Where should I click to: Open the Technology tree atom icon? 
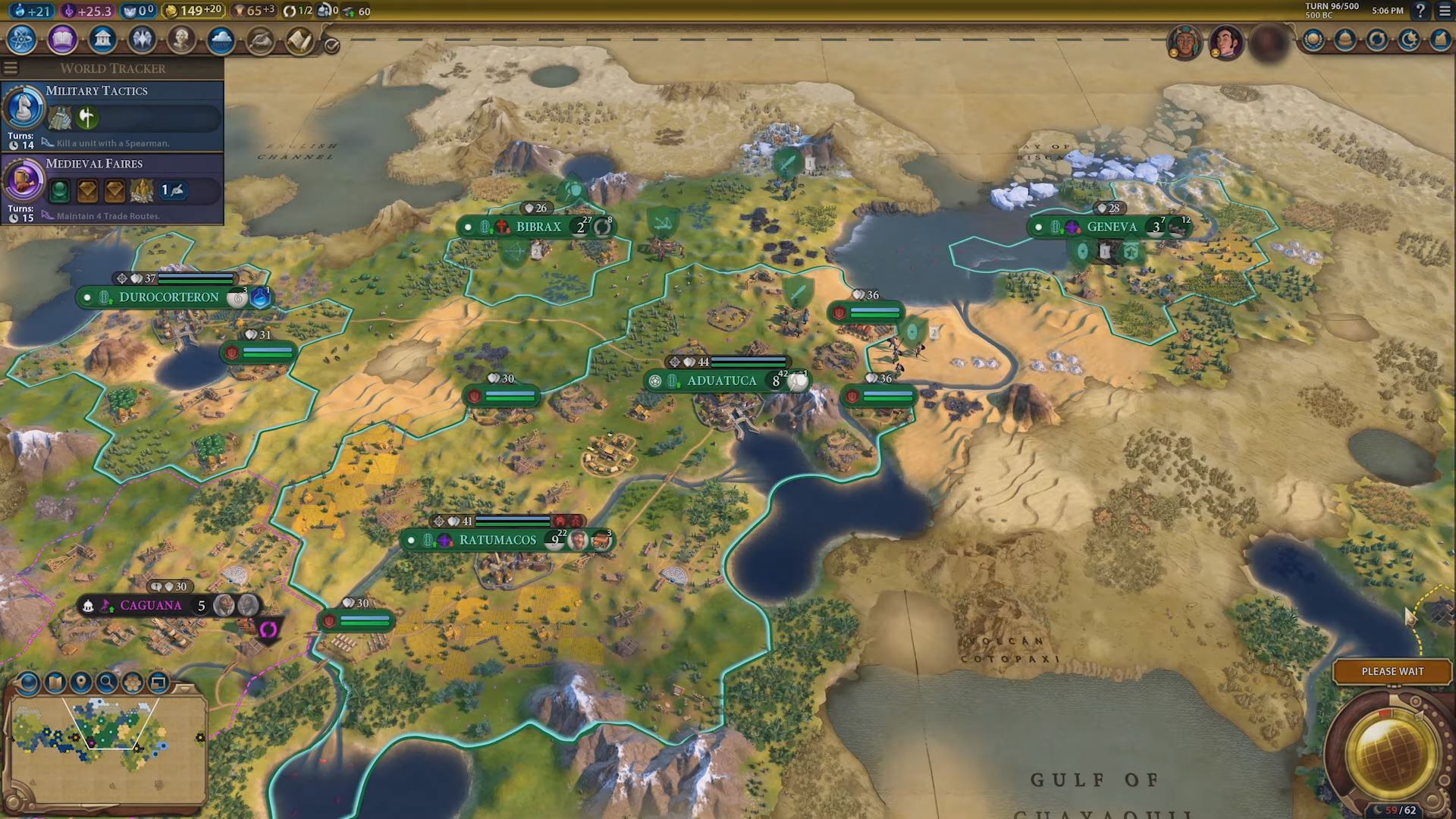coord(23,38)
